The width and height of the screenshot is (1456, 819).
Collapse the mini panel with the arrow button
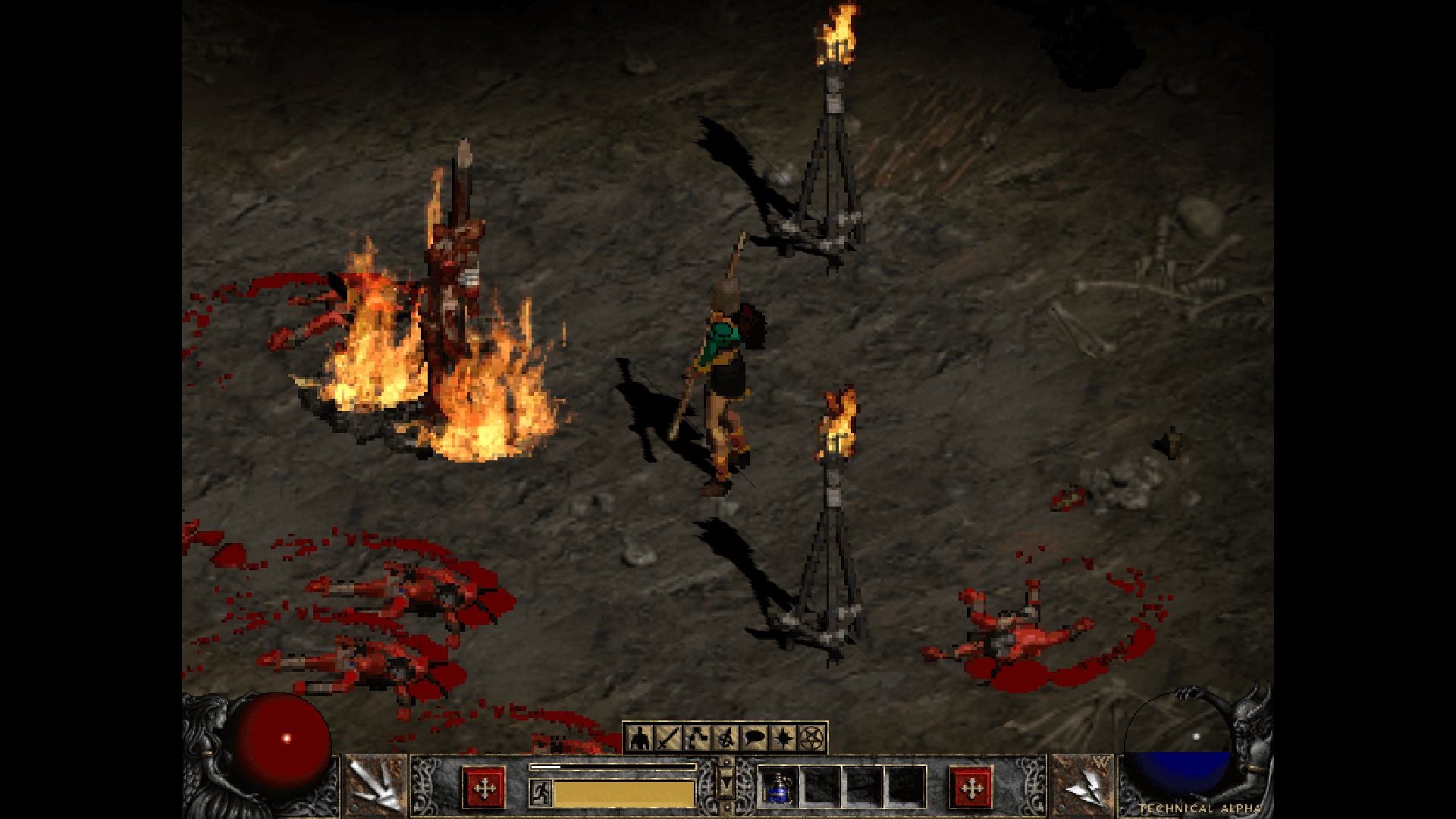pyautogui.click(x=726, y=786)
